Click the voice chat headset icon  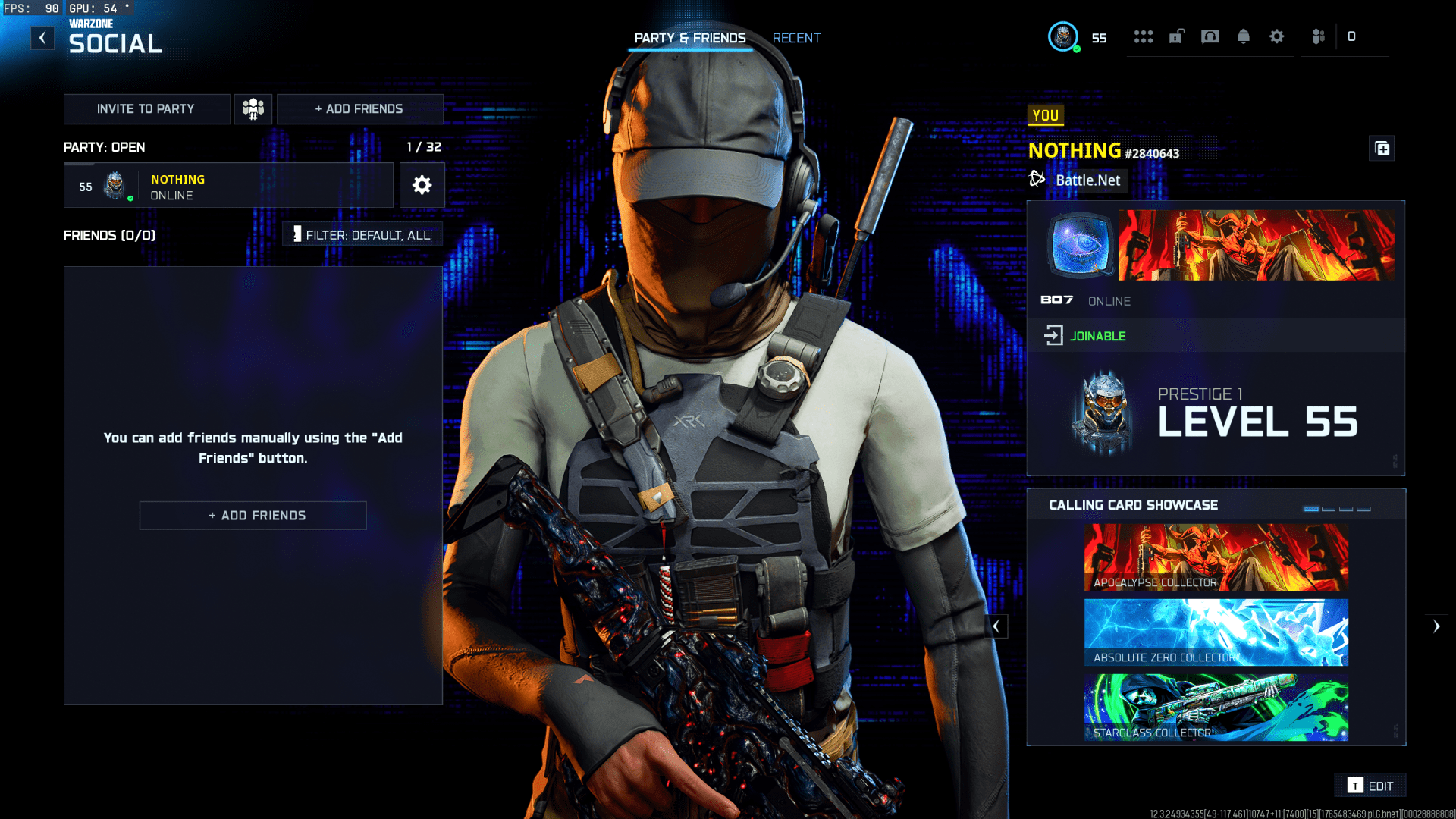click(x=1210, y=36)
